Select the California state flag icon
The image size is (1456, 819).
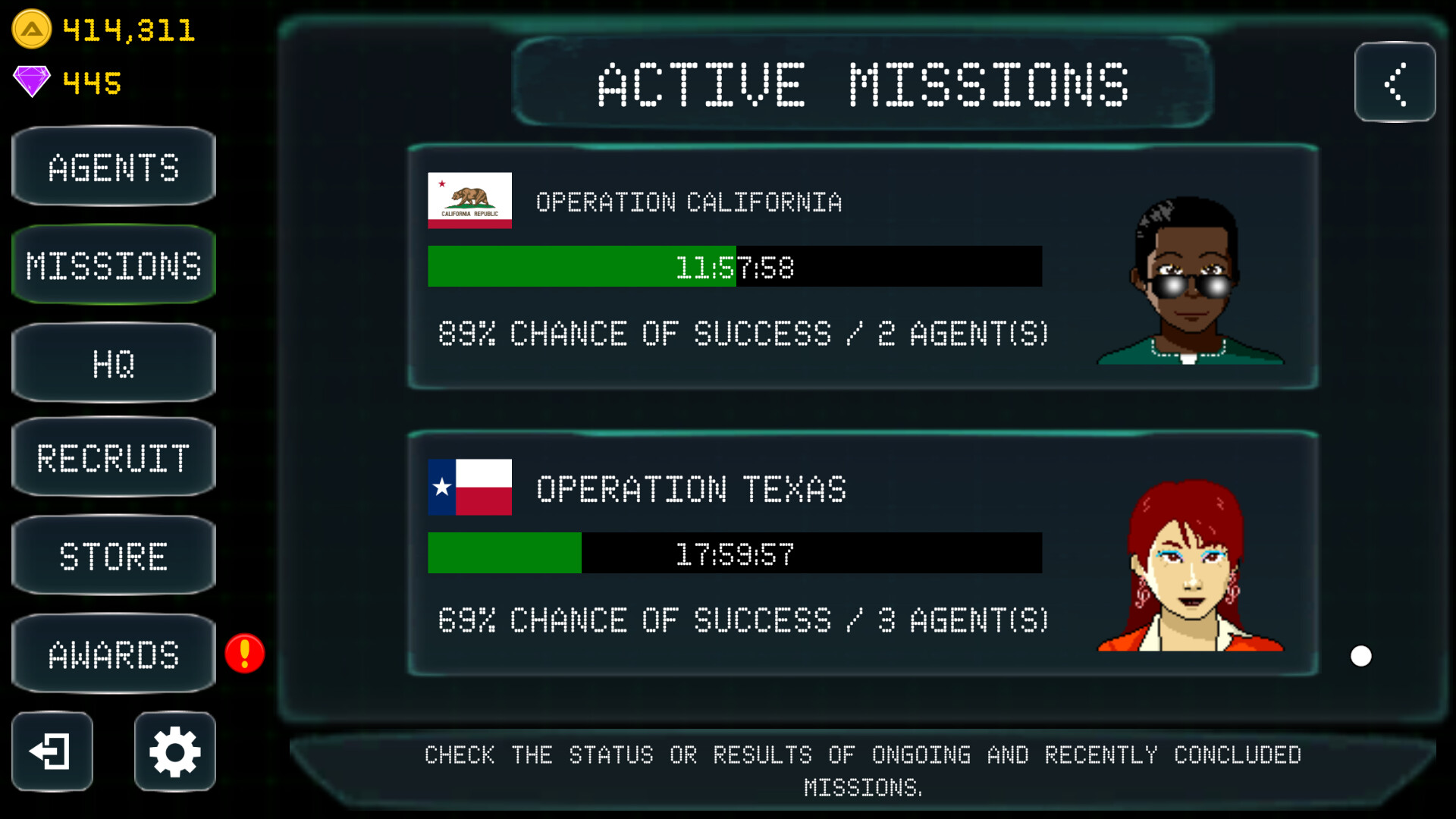[469, 202]
